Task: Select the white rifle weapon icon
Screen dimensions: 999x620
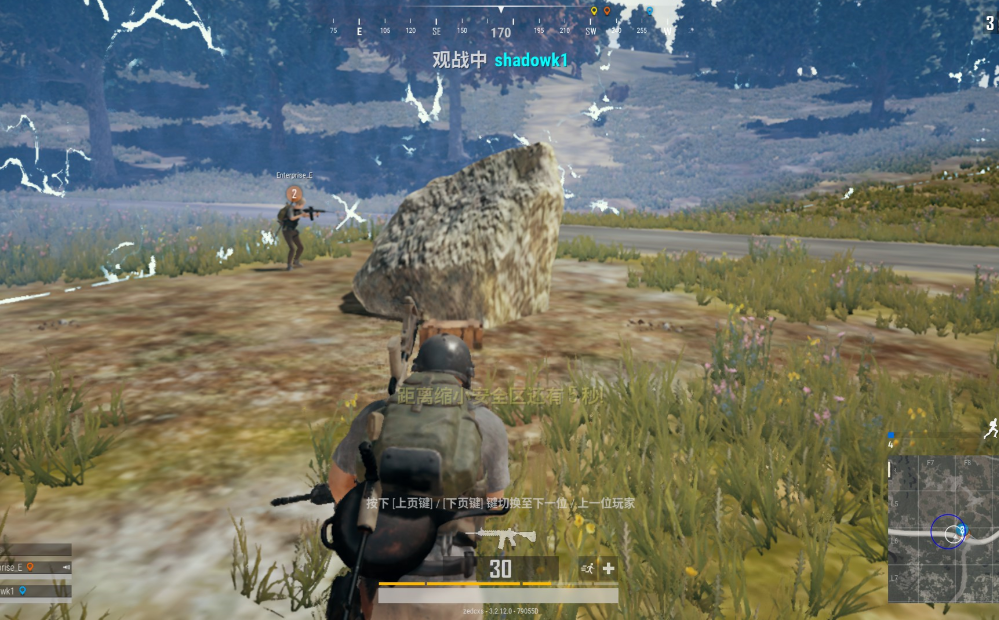Action: [506, 536]
